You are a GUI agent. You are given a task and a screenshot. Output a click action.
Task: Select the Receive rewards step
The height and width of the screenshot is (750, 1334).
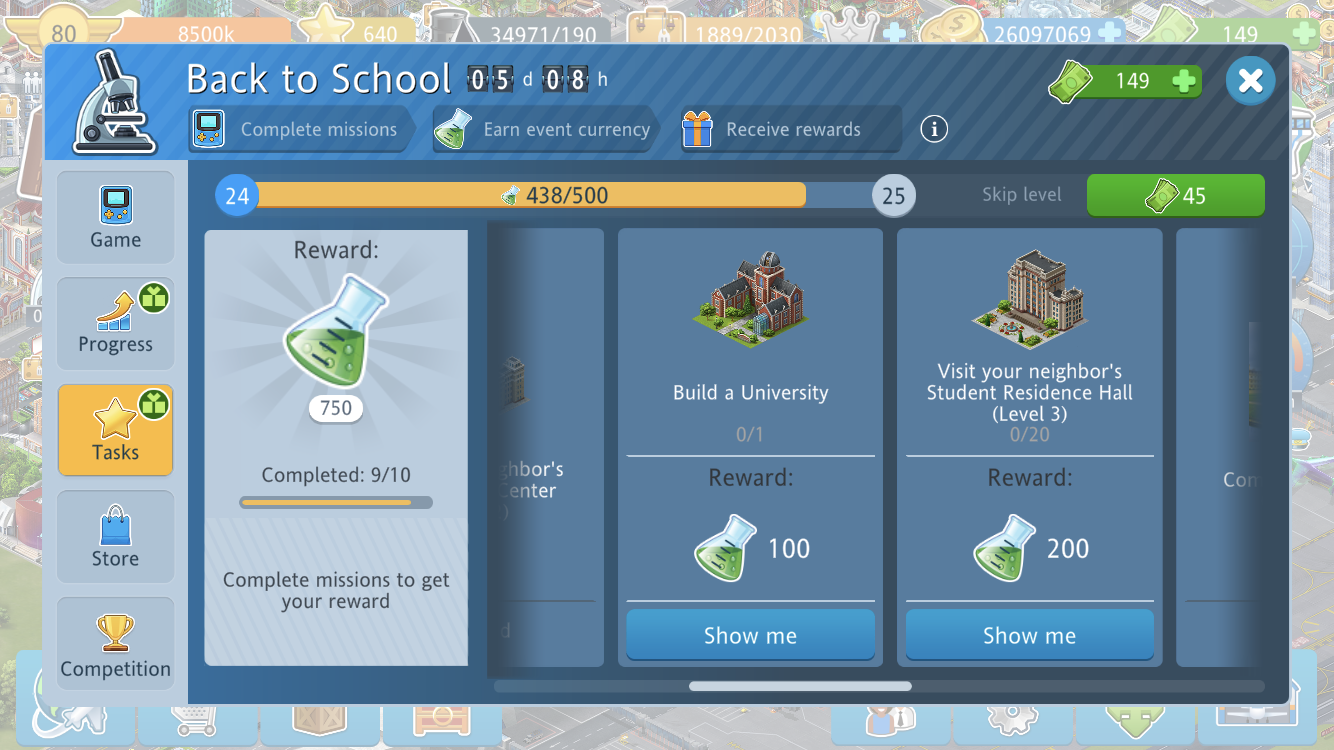790,130
